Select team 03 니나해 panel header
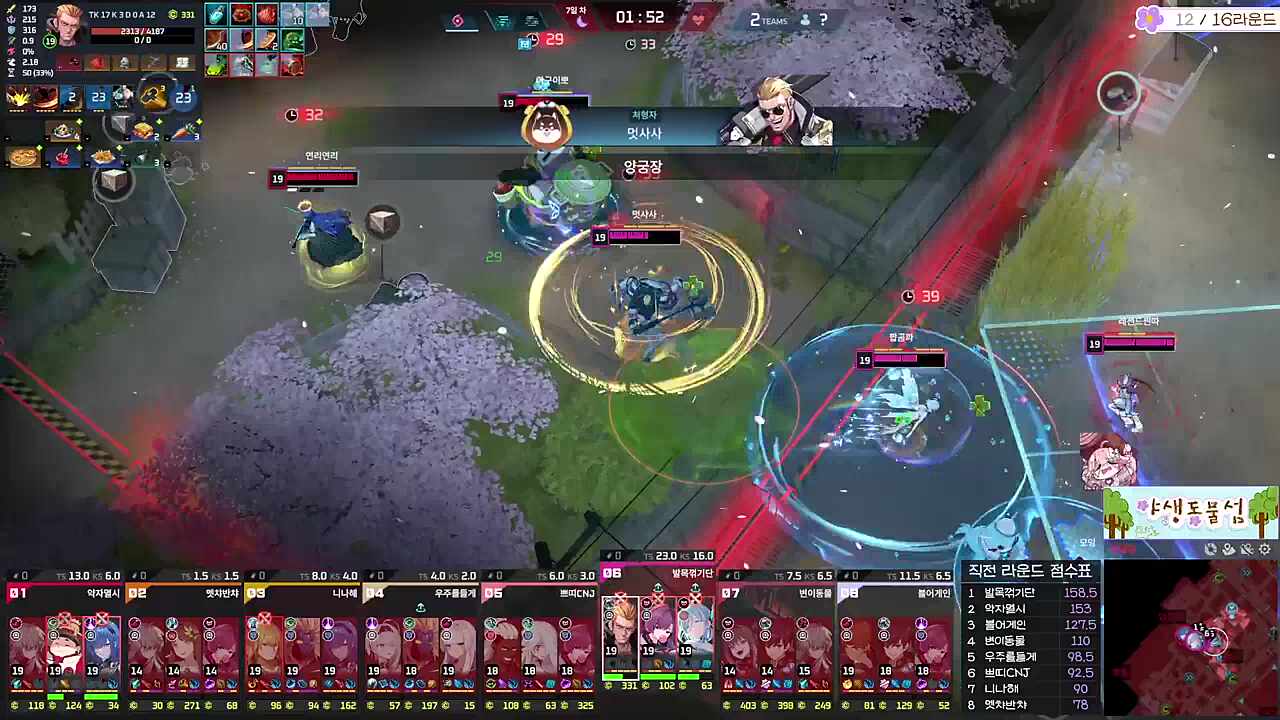Viewport: 1280px width, 720px height. (302, 593)
